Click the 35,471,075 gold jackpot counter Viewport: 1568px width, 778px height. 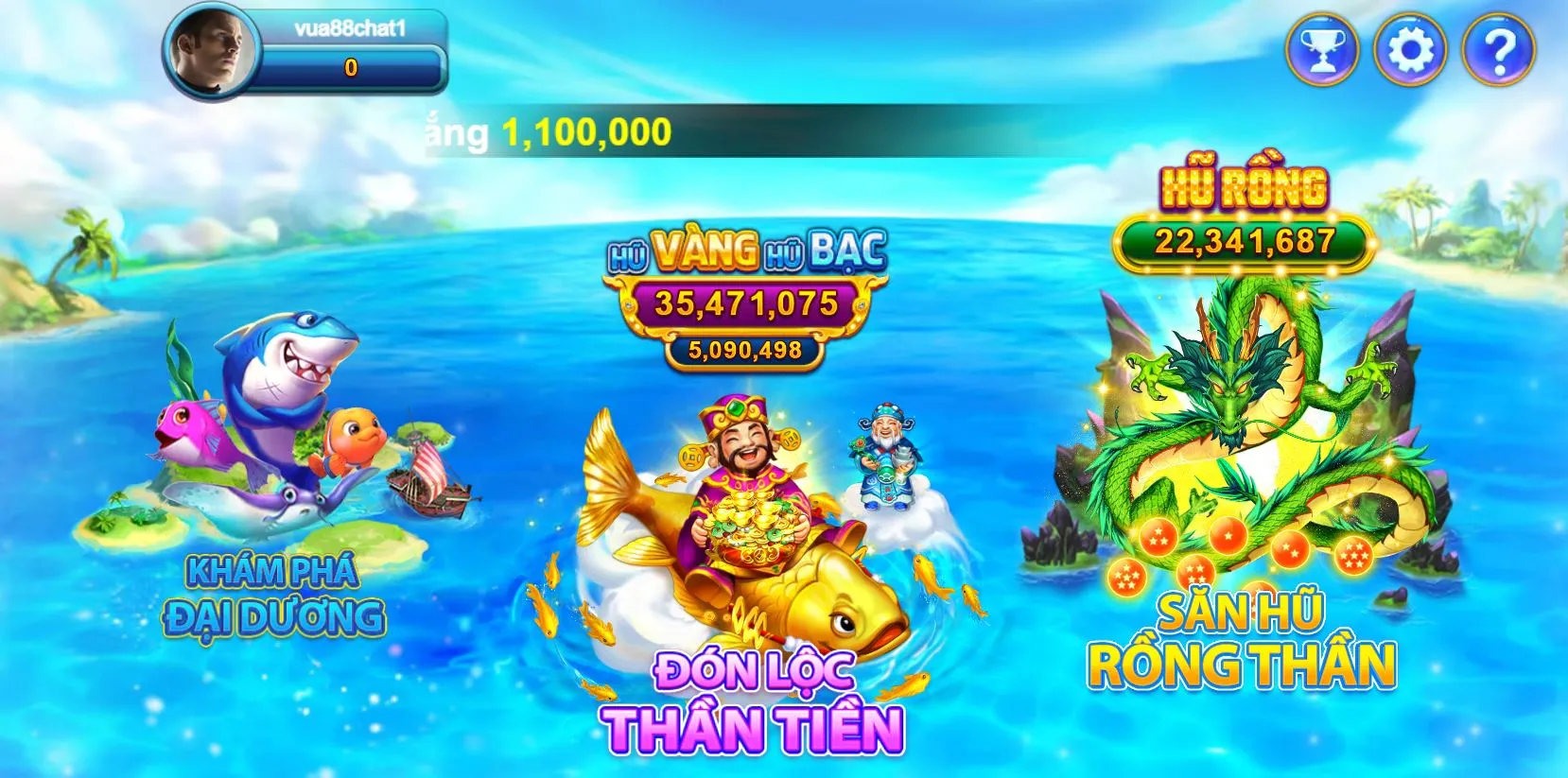[747, 304]
